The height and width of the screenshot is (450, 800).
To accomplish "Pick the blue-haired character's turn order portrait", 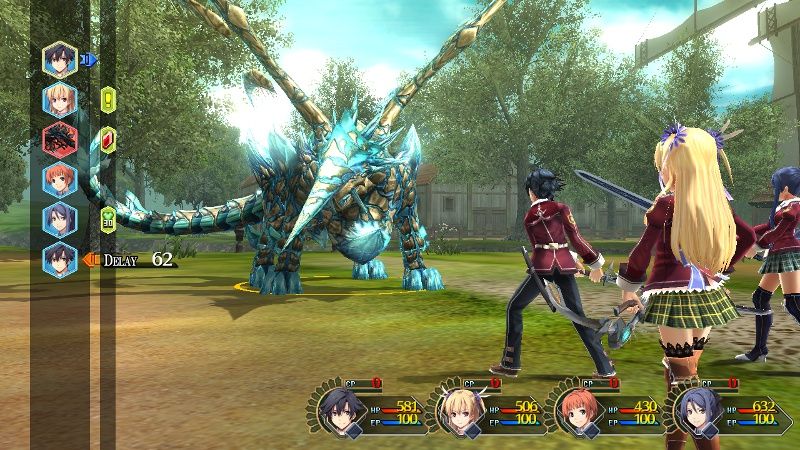I will 60,220.
